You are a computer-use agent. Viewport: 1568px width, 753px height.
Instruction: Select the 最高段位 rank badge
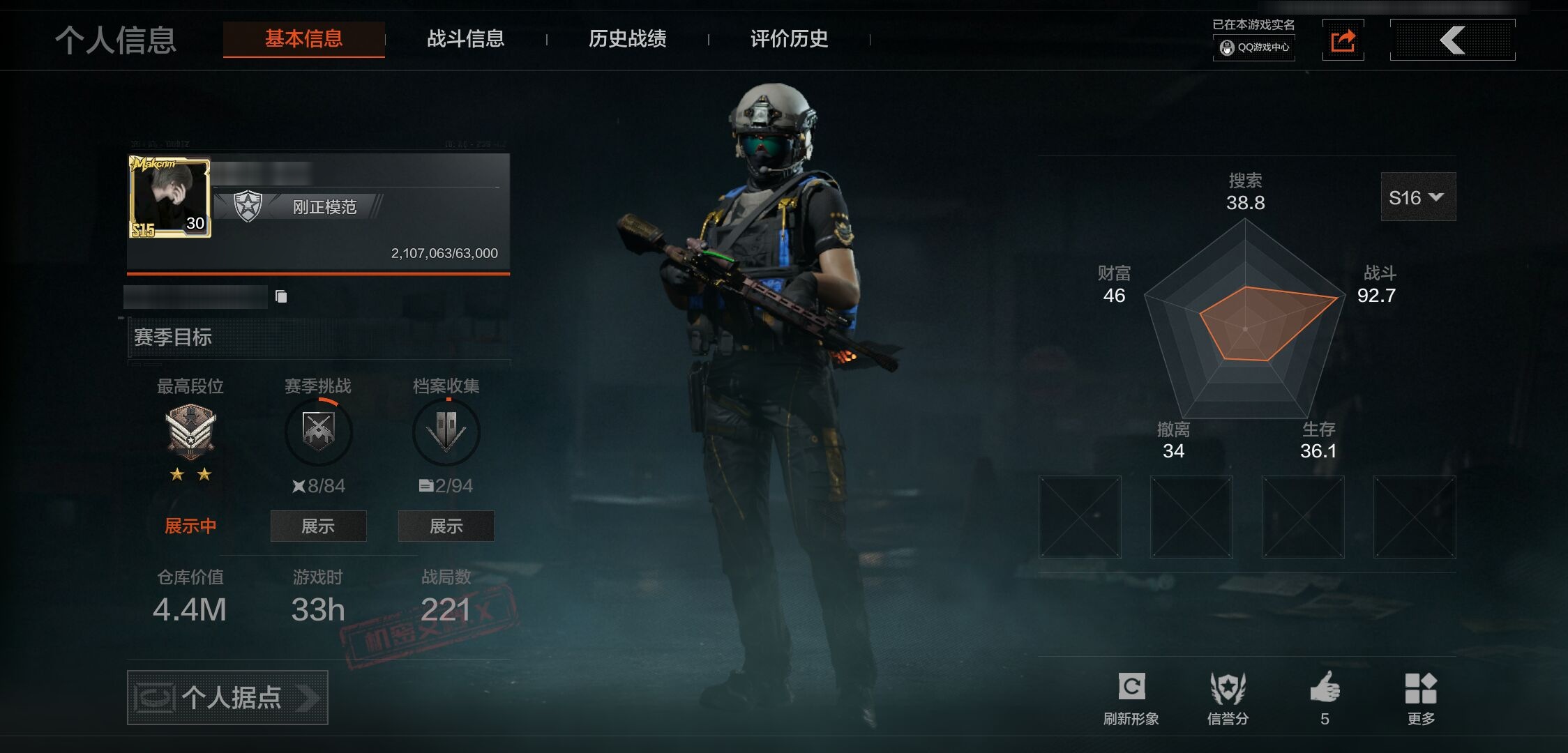coord(190,432)
